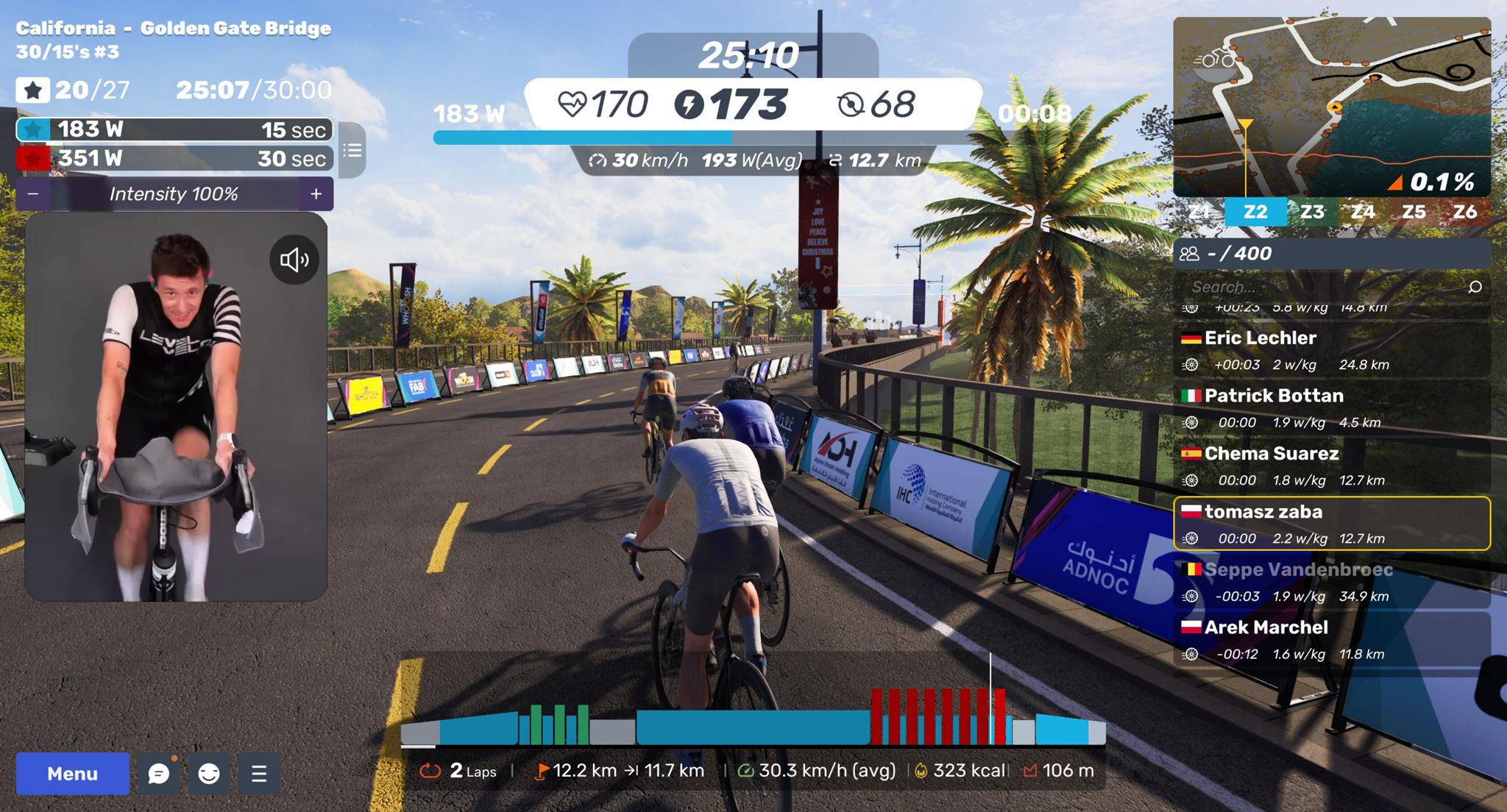
Task: Click the smiley emoji reactions button
Action: pyautogui.click(x=209, y=774)
